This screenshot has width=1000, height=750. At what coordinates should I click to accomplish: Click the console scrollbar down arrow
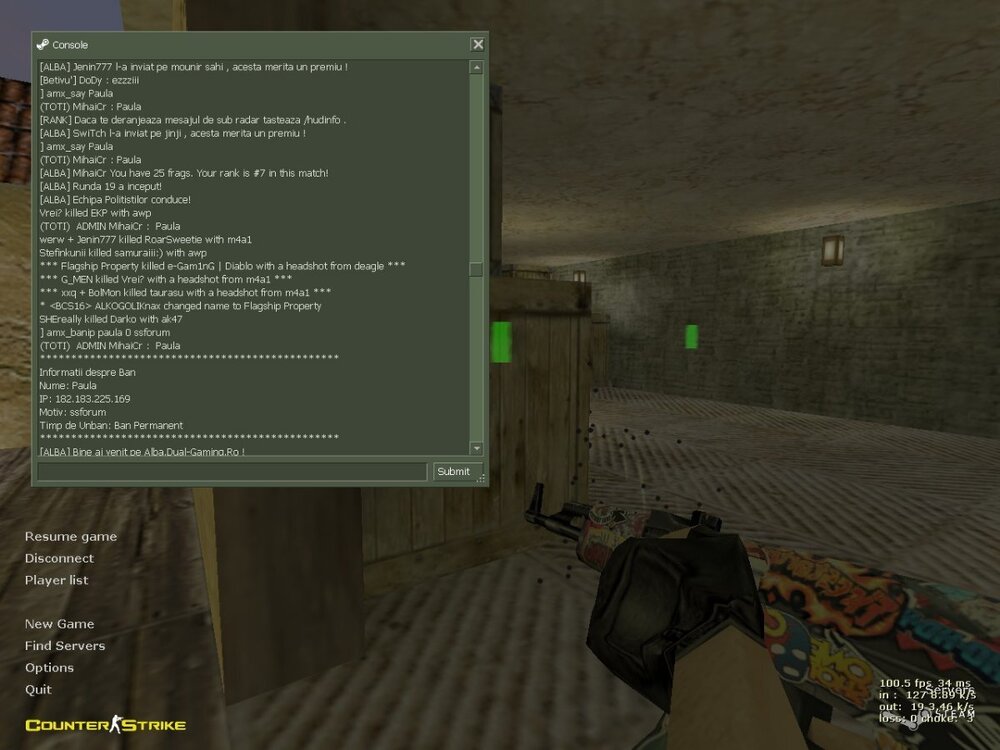click(x=476, y=448)
